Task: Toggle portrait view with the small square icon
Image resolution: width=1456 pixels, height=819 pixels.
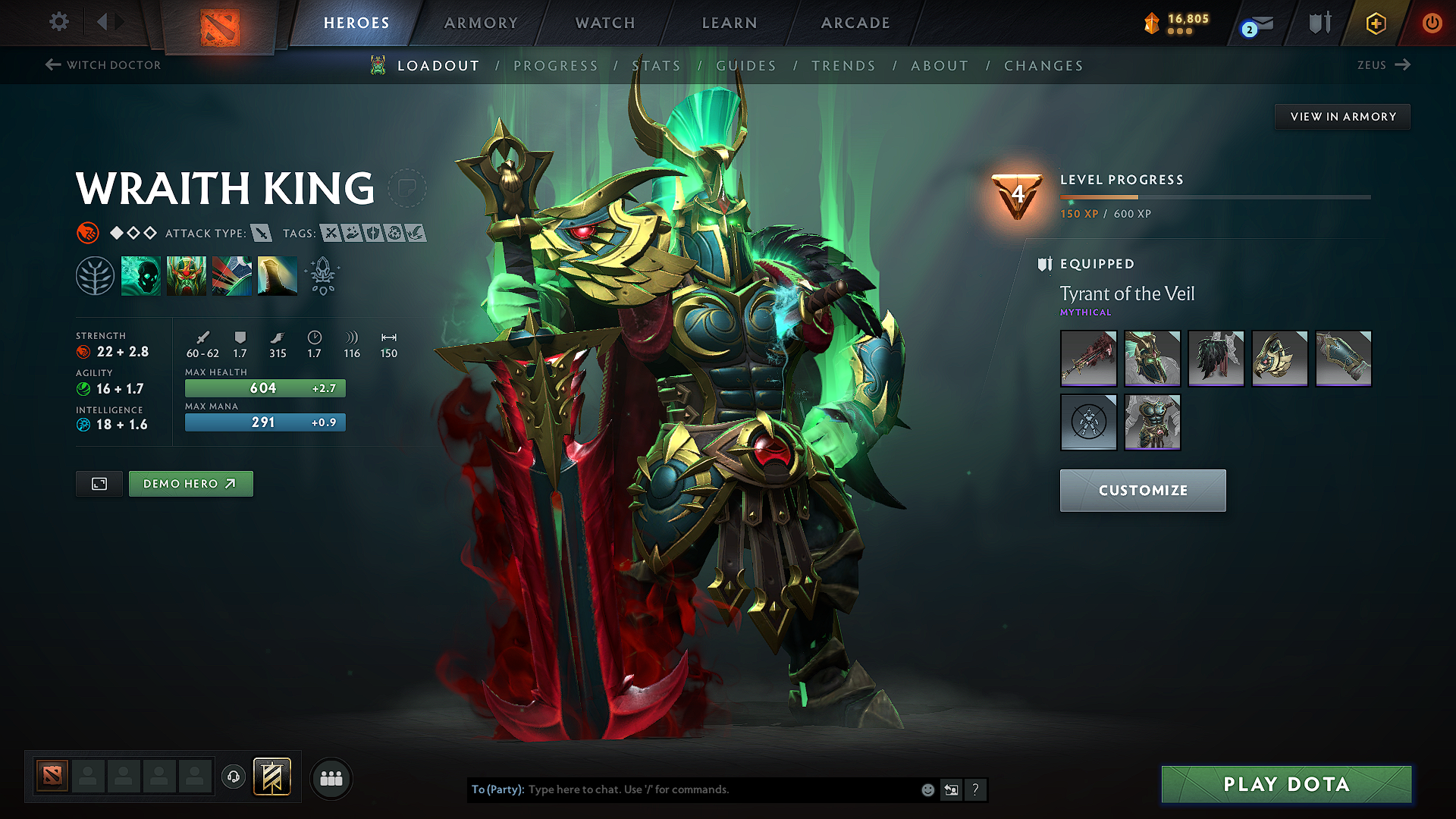Action: 99,483
